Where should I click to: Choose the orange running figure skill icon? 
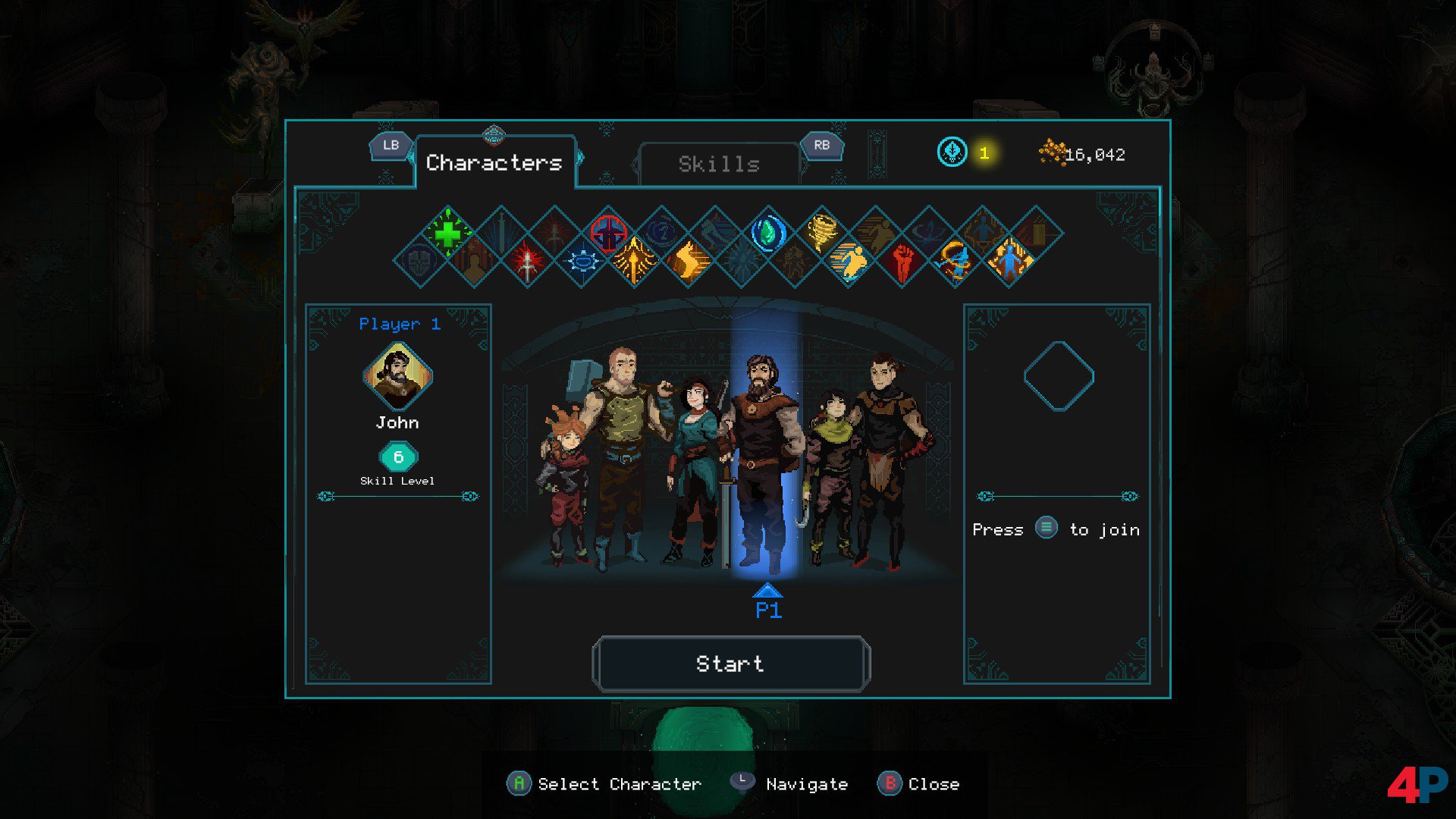tap(849, 262)
